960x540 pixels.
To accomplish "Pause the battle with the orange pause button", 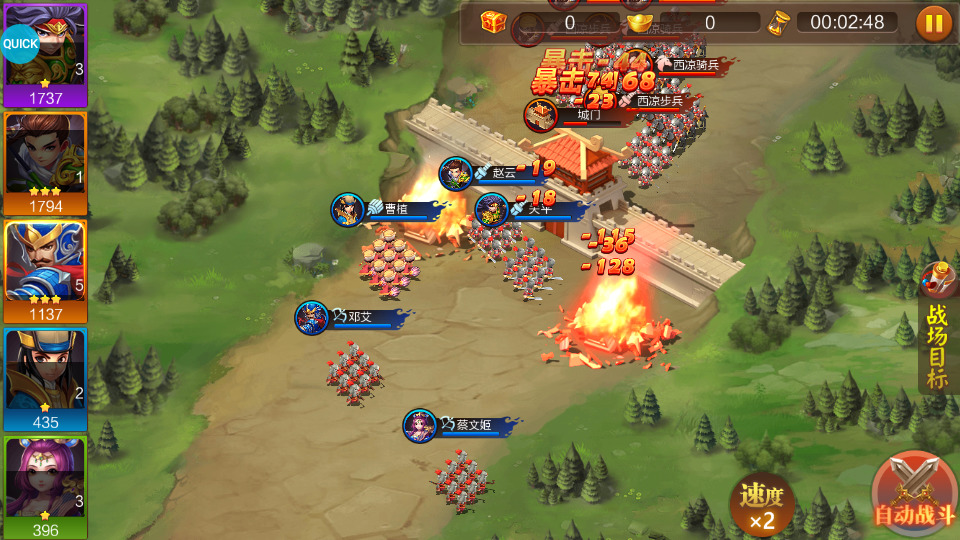I will click(934, 22).
